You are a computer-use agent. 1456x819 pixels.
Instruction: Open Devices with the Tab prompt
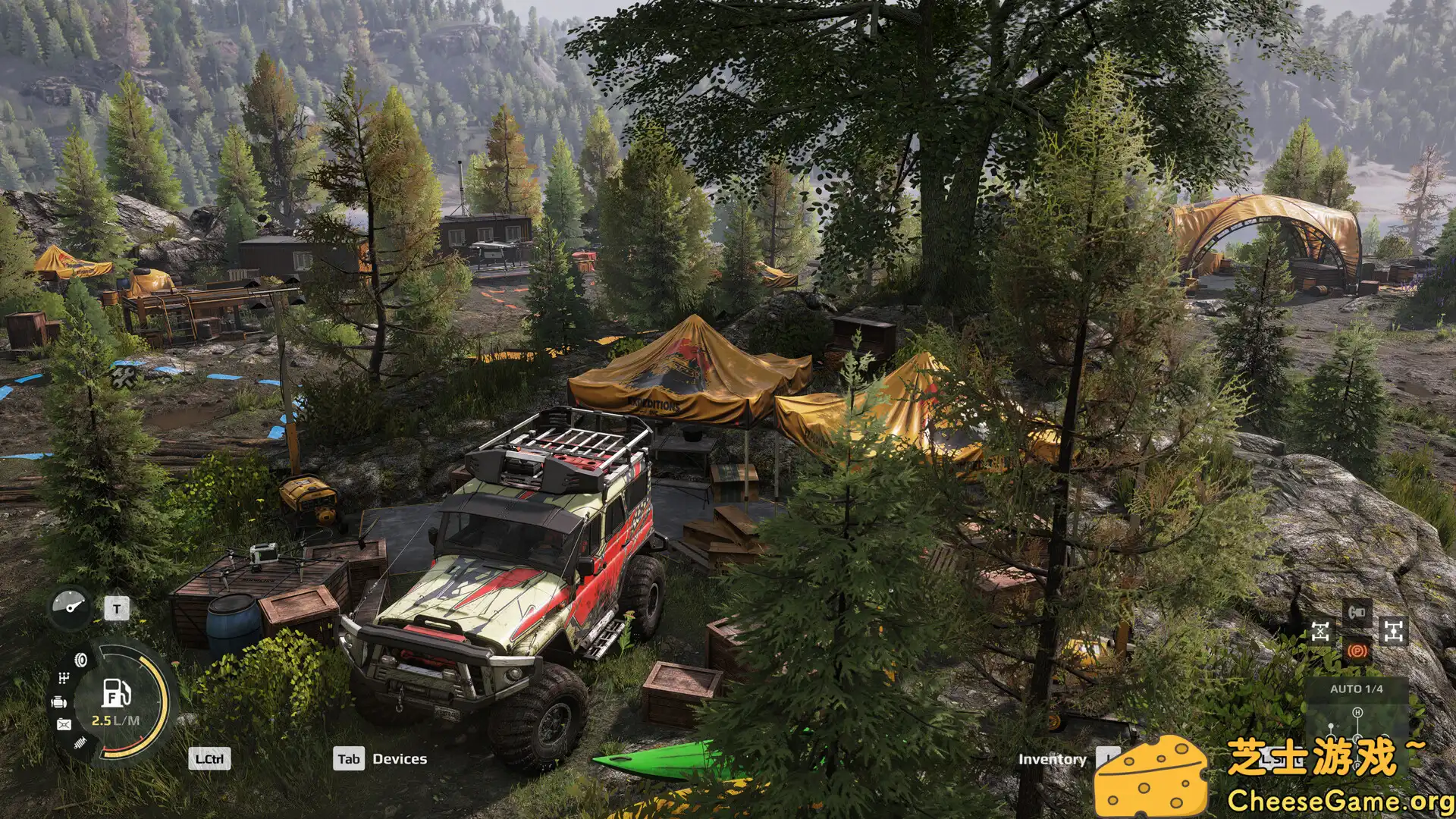pyautogui.click(x=350, y=758)
